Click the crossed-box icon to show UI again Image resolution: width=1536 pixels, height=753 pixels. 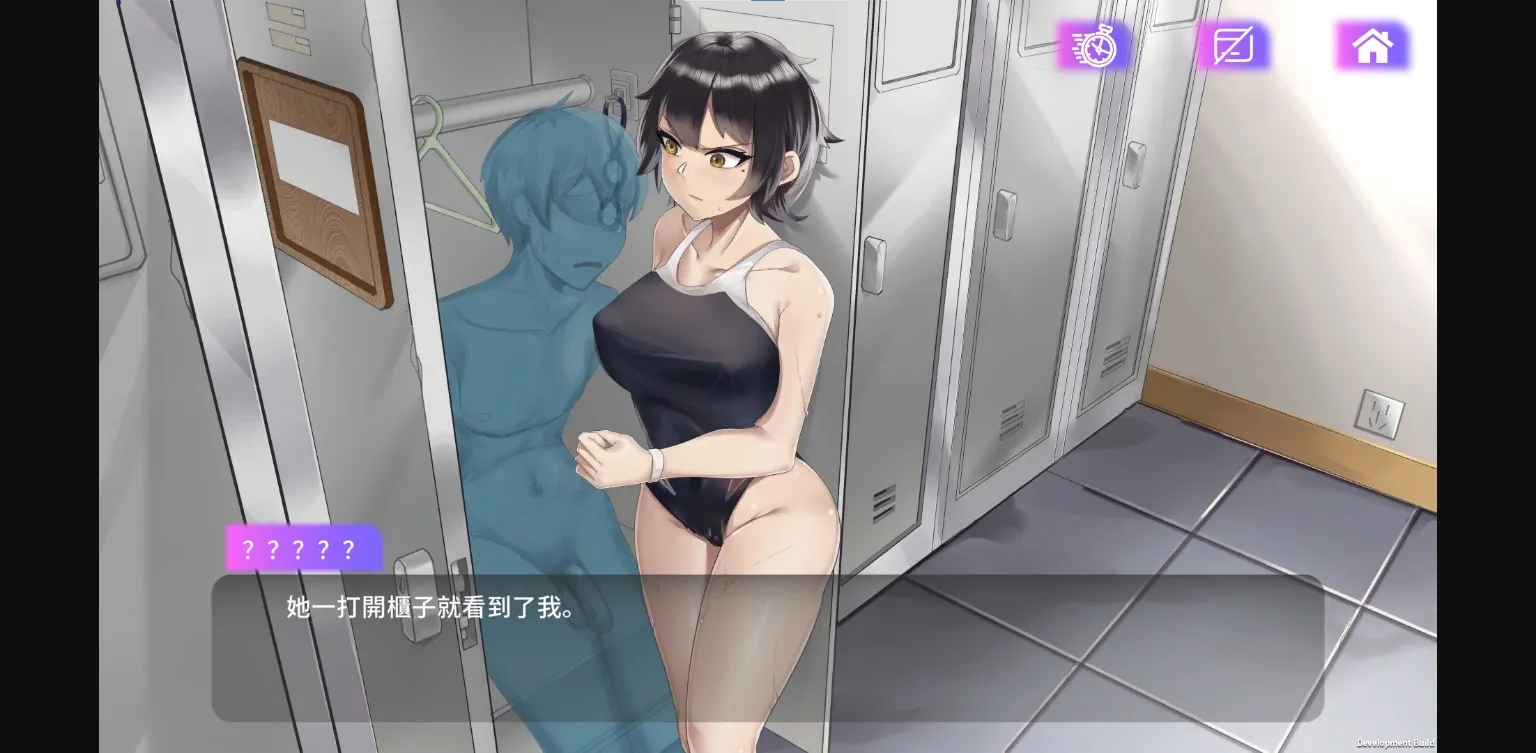click(1232, 46)
